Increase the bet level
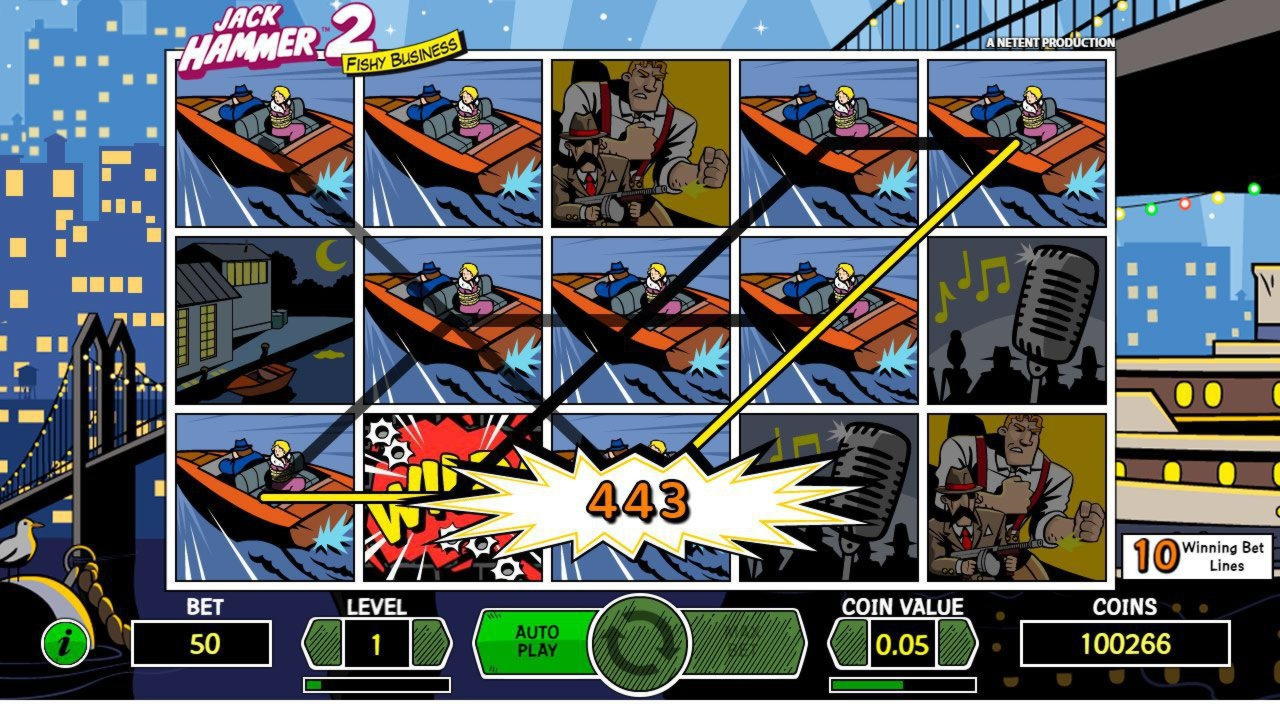 [x=431, y=643]
